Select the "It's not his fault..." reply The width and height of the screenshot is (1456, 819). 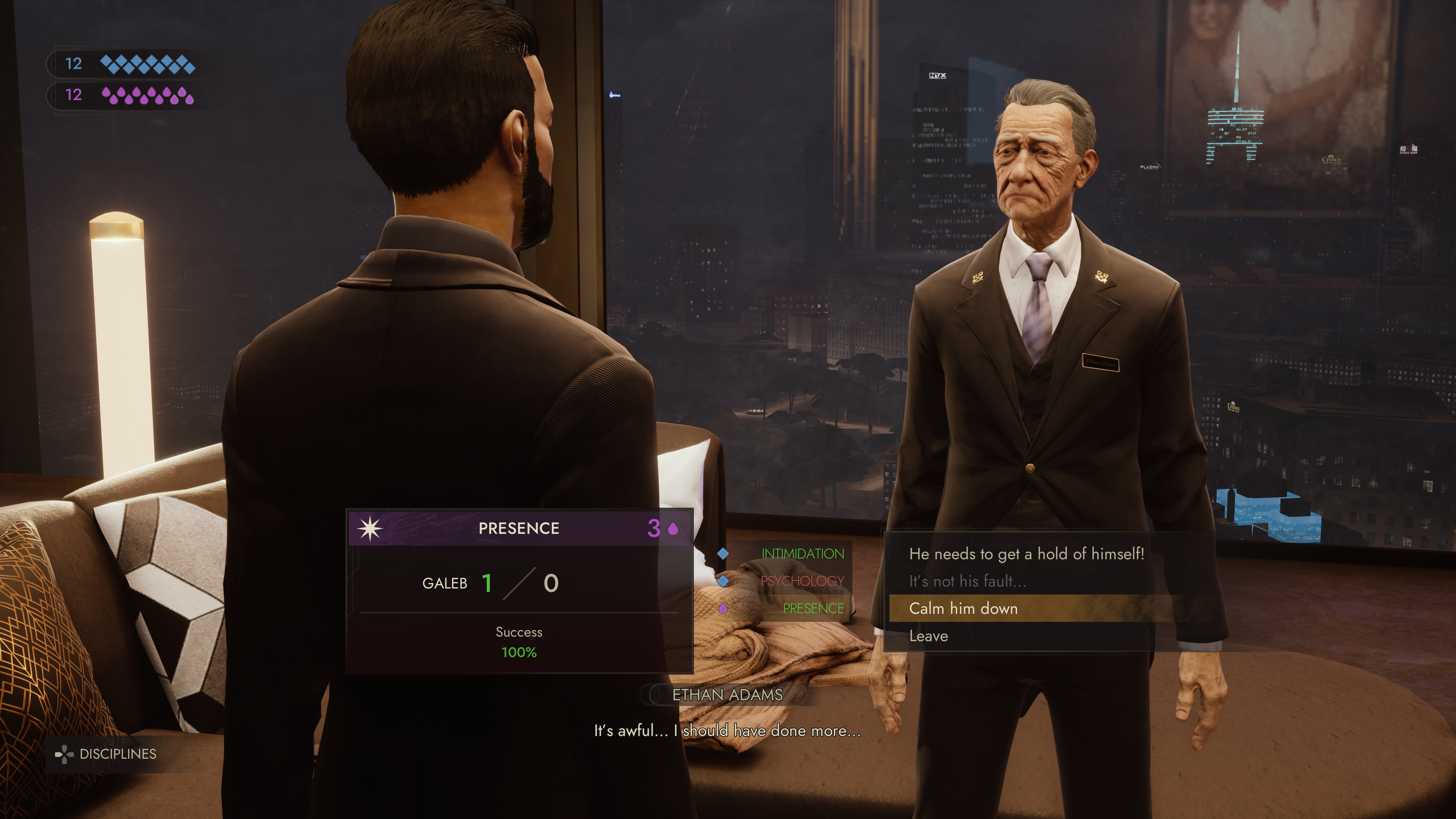click(967, 581)
